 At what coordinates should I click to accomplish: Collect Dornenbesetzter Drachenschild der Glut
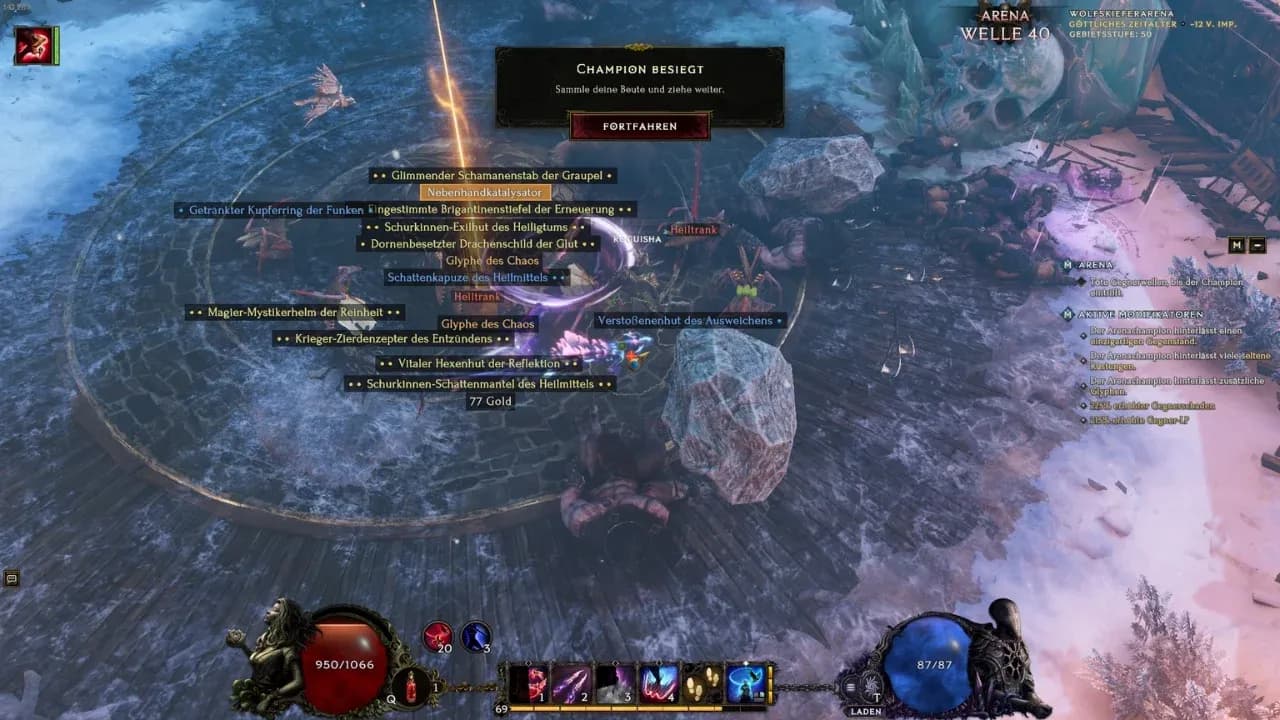[476, 243]
